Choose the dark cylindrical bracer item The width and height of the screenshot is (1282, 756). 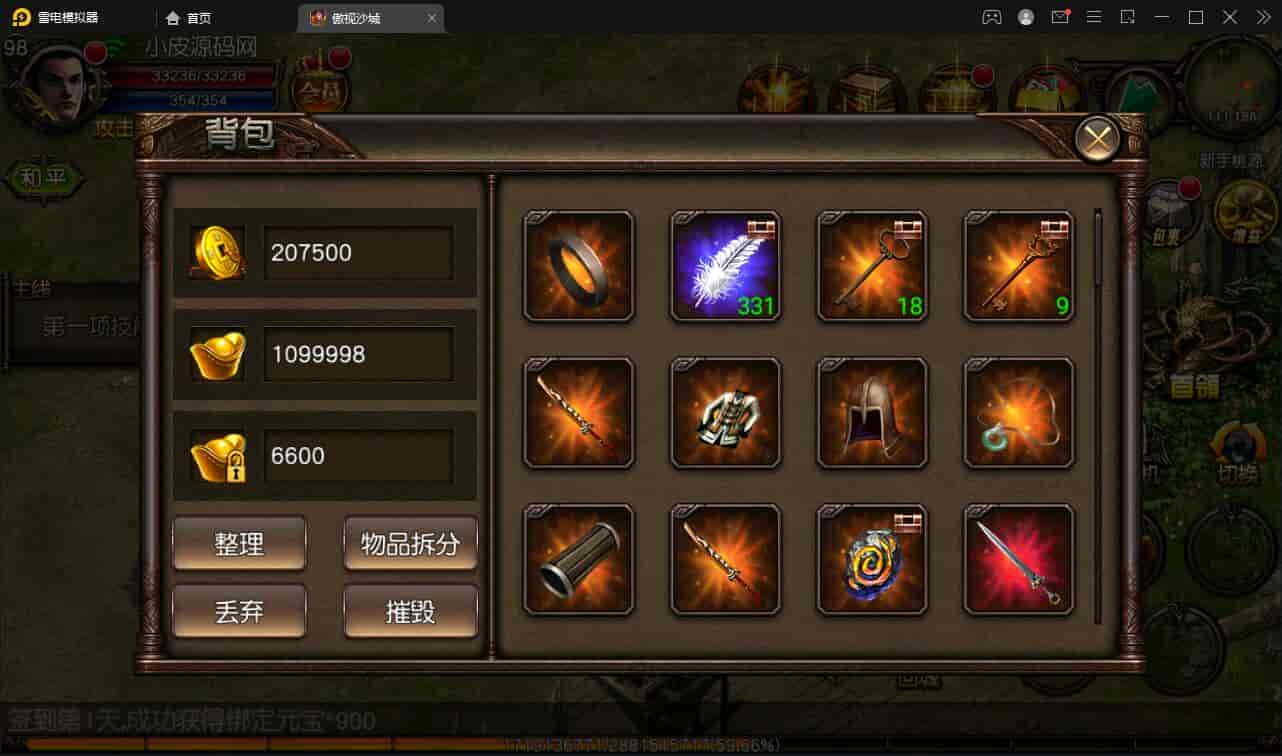point(579,560)
